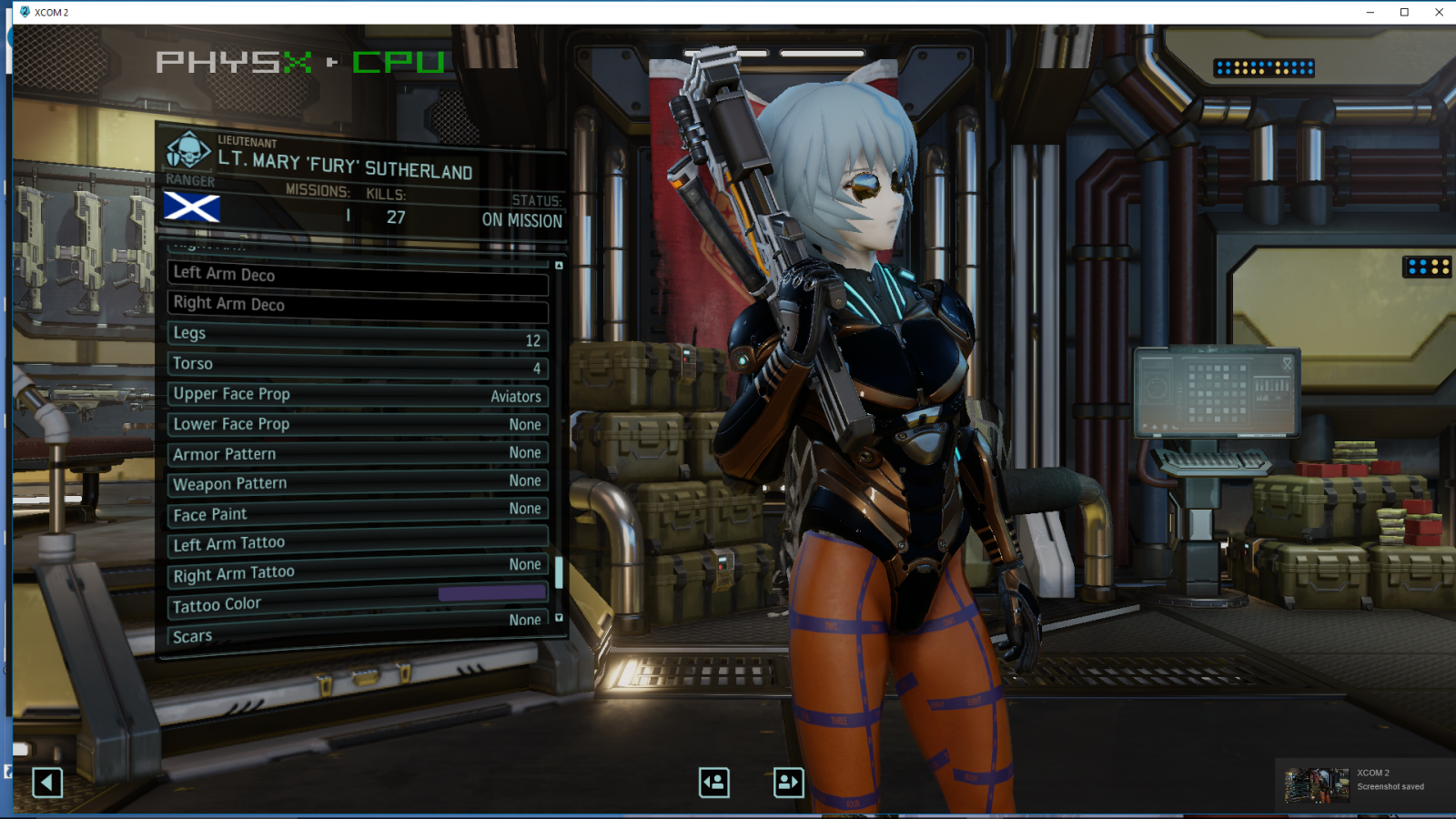
Task: Click the down scroll arrow below Scars
Action: [558, 620]
